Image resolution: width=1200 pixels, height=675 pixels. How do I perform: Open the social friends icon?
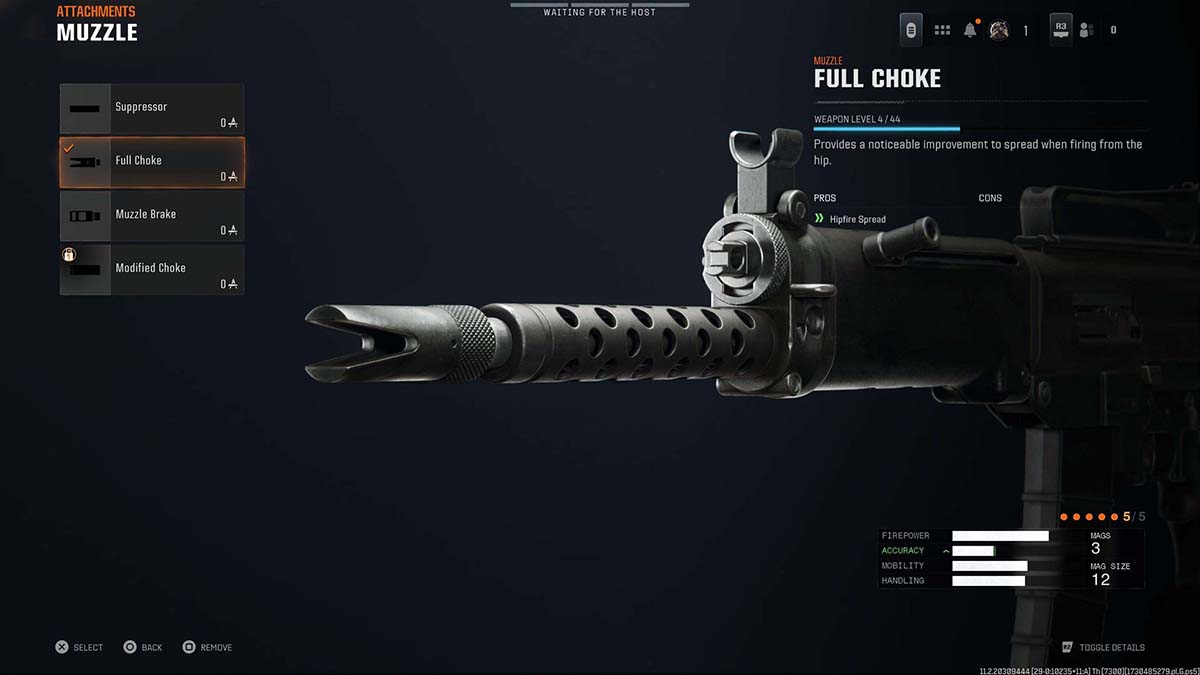[1086, 30]
